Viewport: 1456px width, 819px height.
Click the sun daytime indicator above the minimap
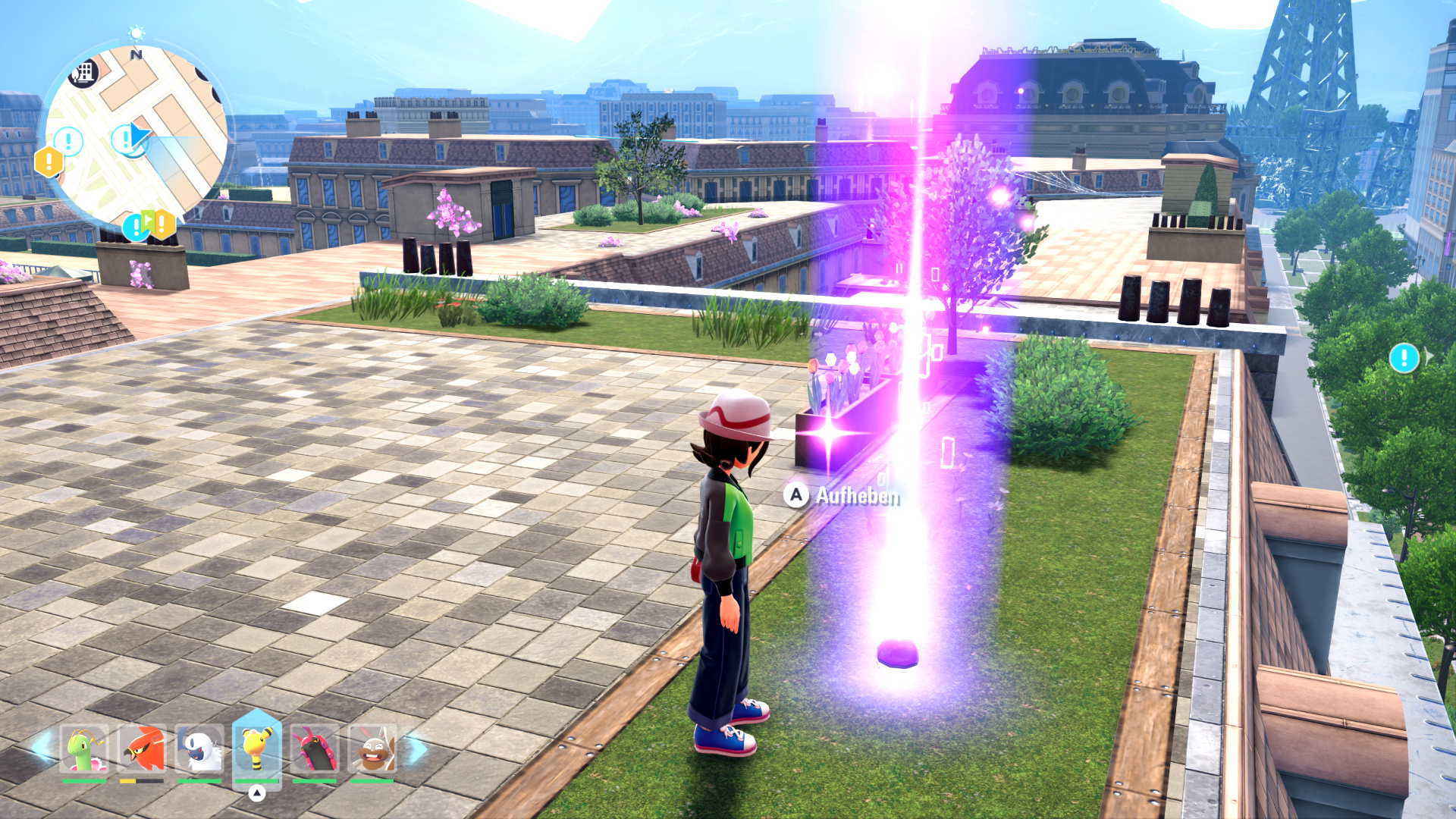pyautogui.click(x=136, y=33)
